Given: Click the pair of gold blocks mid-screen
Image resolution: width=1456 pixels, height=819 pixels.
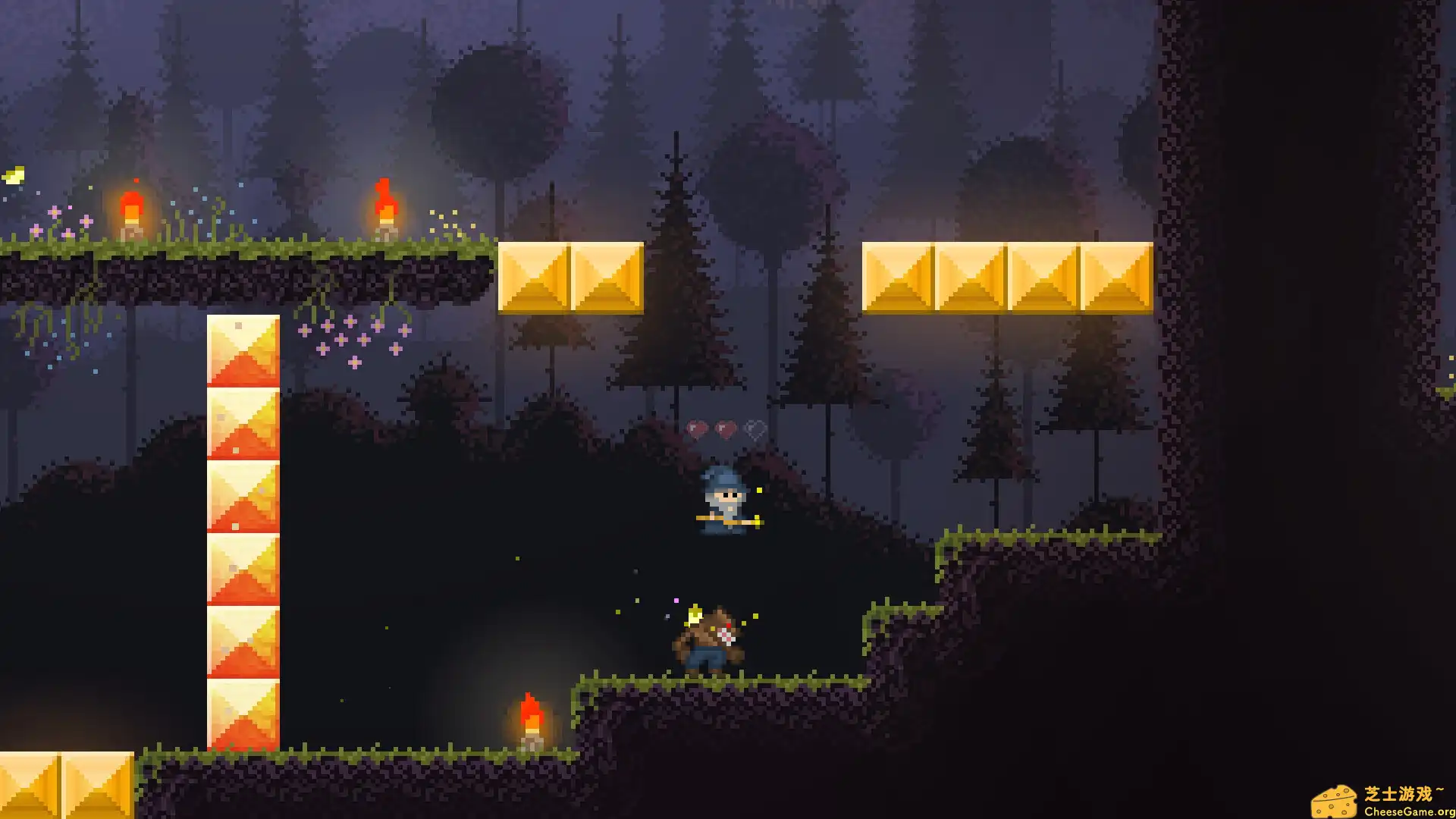Looking at the screenshot, I should coord(573,278).
